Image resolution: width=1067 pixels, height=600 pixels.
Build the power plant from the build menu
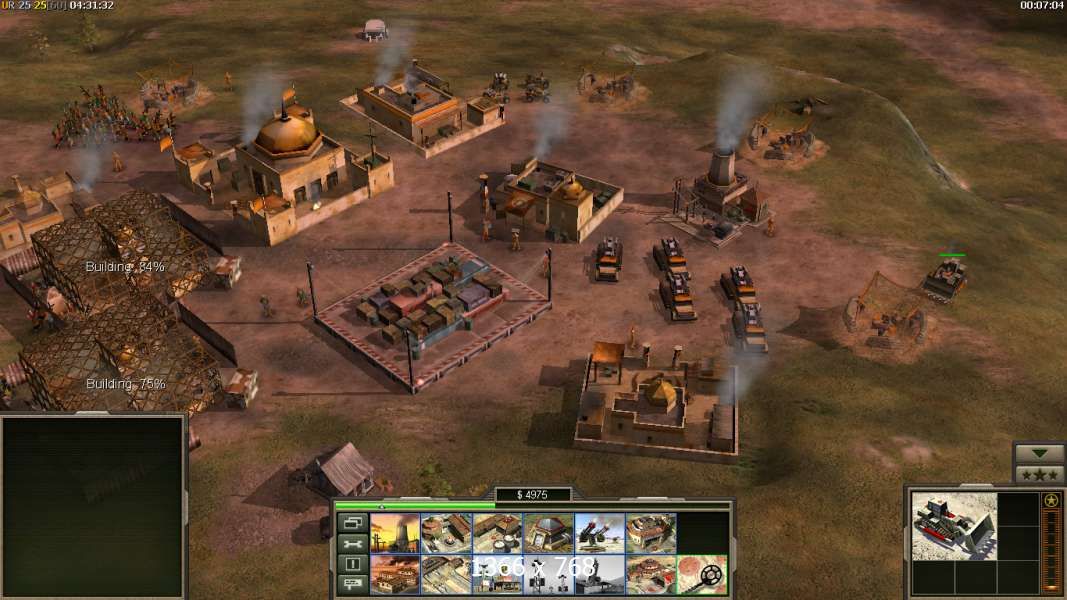pos(395,533)
